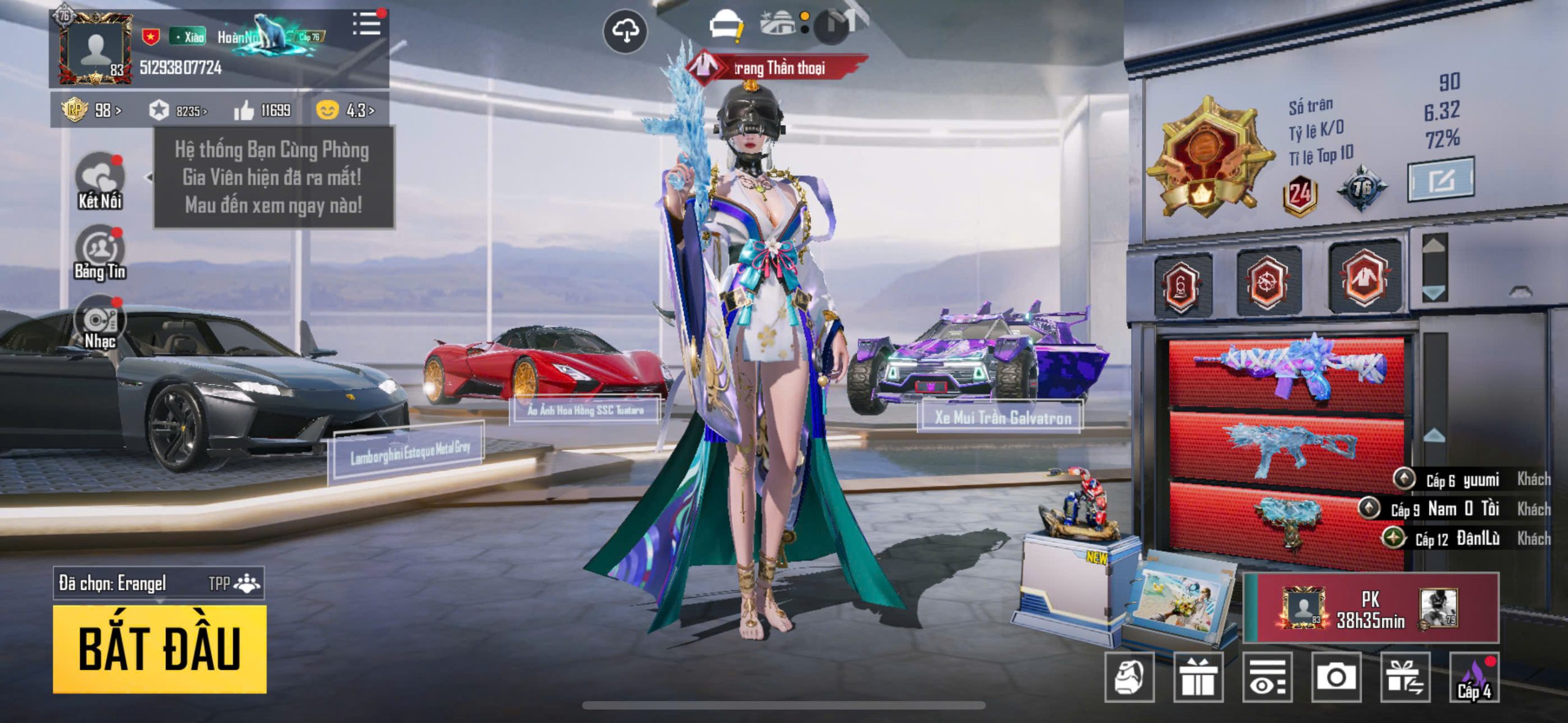The width and height of the screenshot is (1568, 723).
Task: Open the Cấp 4 flame icon
Action: tap(1474, 676)
